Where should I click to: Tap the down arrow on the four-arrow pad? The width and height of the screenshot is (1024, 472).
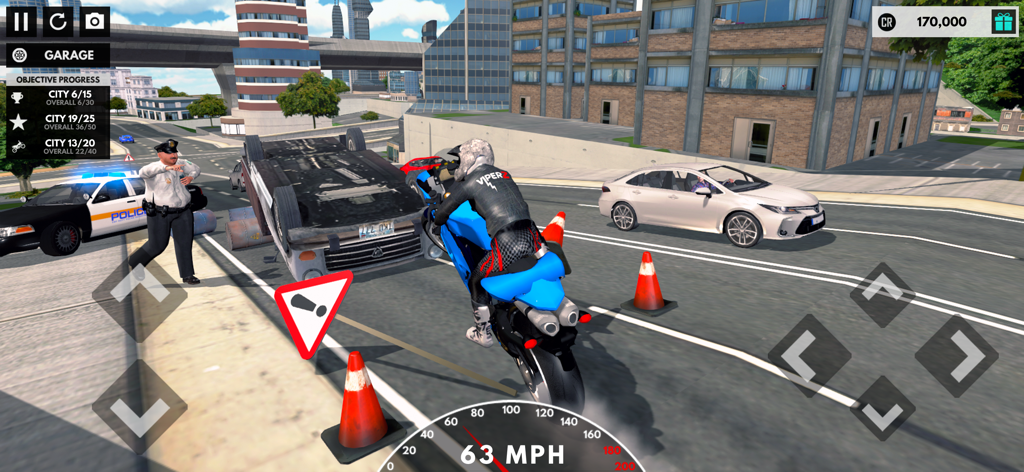tap(882, 408)
